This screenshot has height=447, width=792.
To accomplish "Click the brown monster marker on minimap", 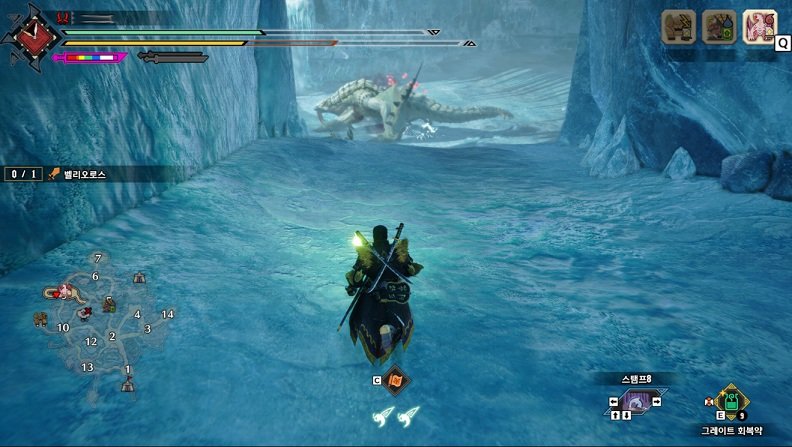I will tap(41, 319).
